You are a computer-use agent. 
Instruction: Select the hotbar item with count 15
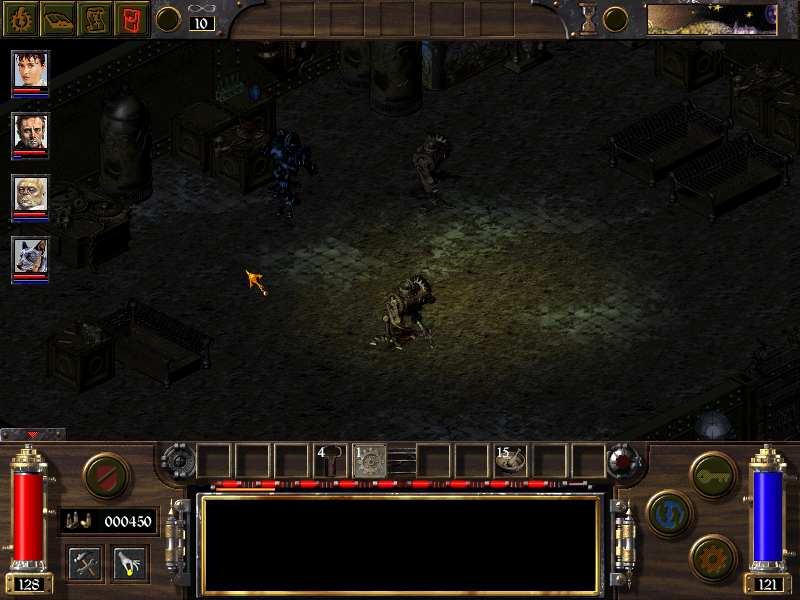(x=510, y=460)
